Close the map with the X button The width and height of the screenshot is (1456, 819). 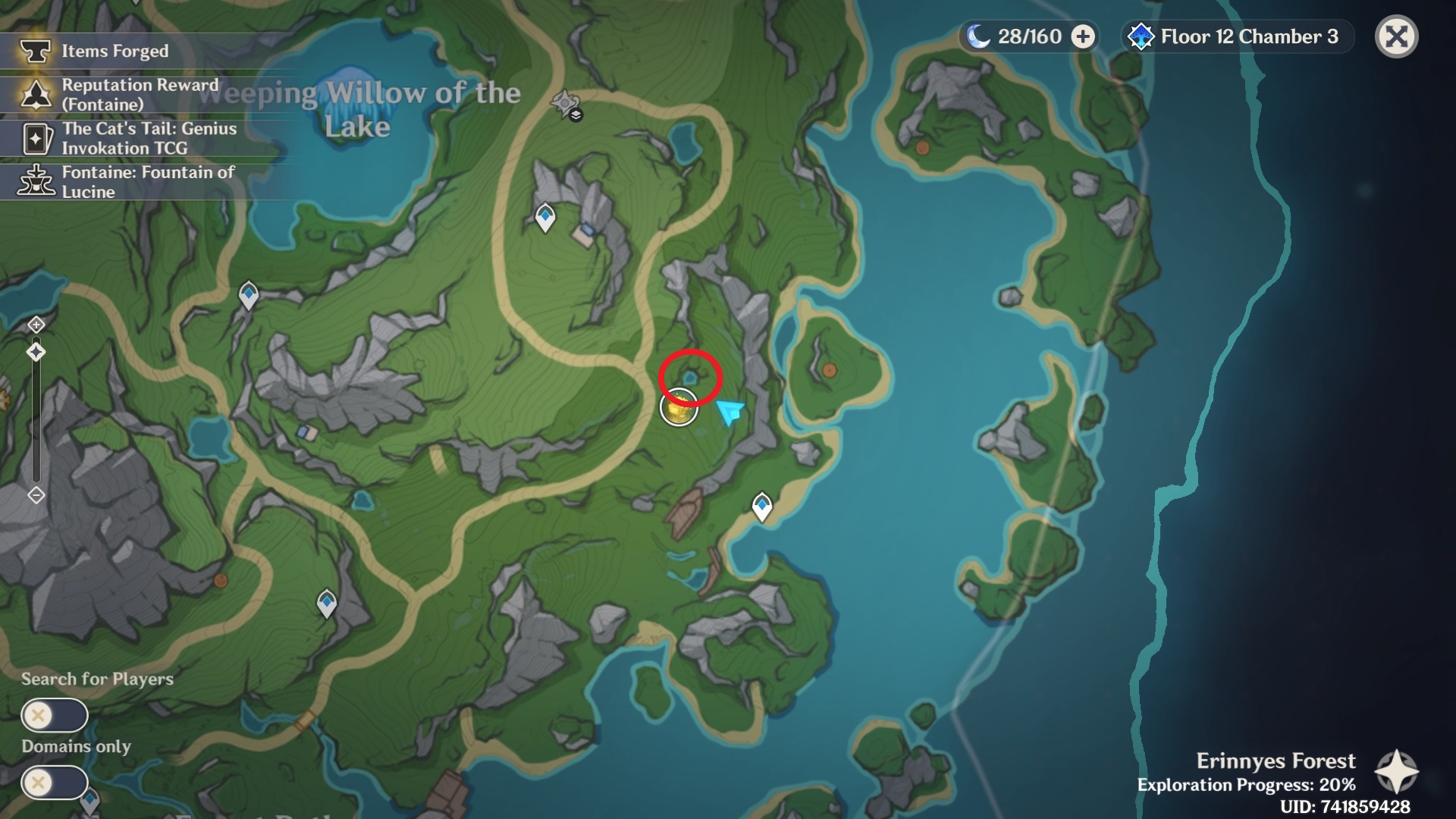1396,36
